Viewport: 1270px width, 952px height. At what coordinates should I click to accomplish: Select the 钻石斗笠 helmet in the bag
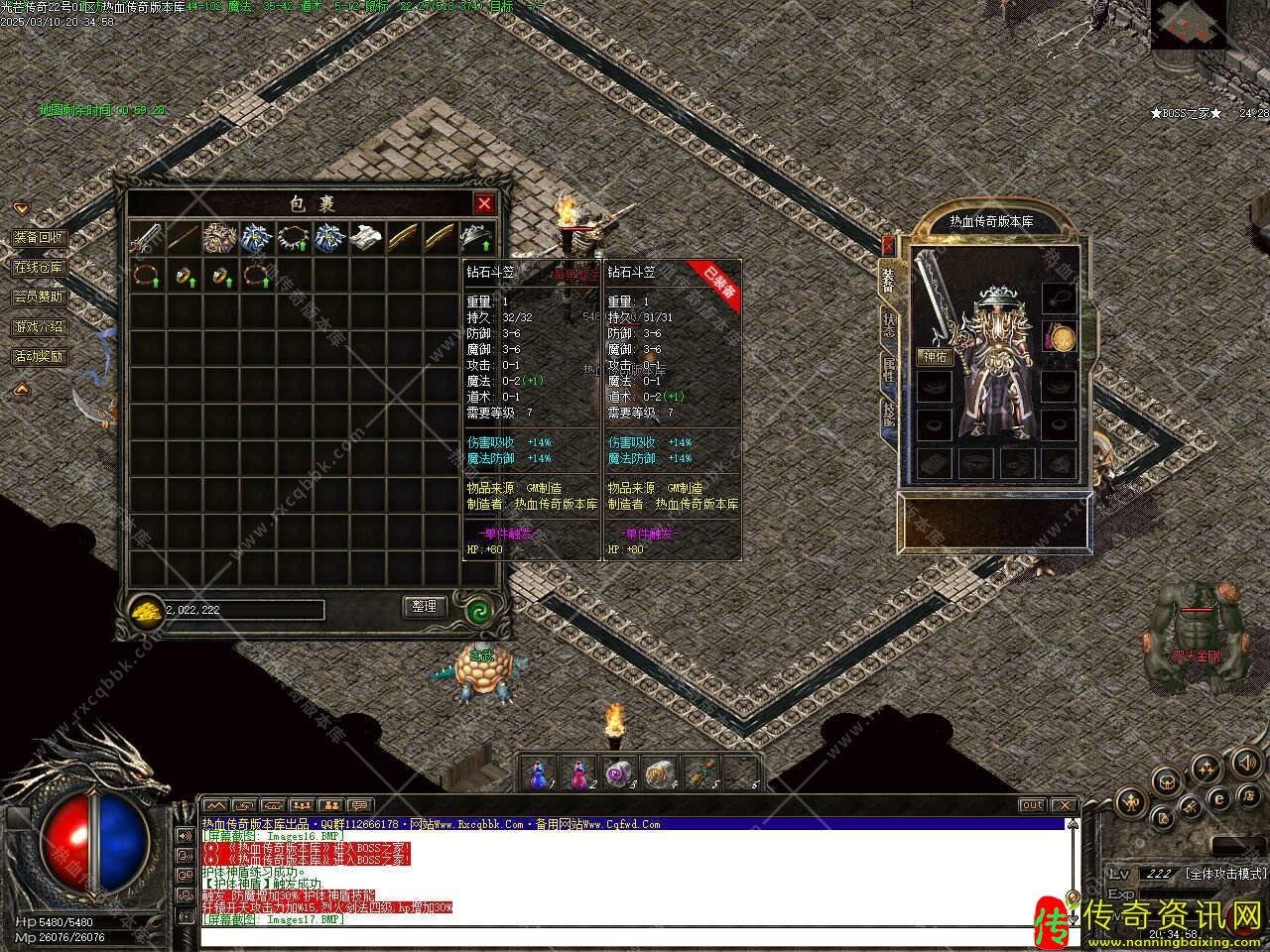(477, 238)
